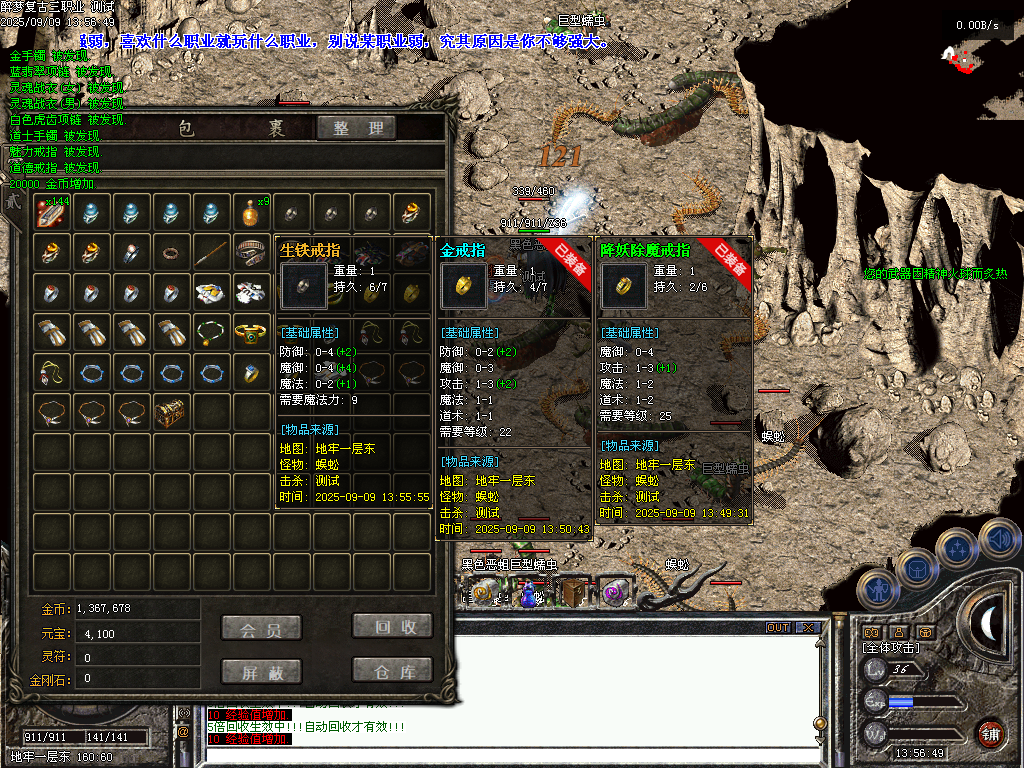Click the @ chat channel button
Screen dimensions: 1024x768
coord(183,732)
